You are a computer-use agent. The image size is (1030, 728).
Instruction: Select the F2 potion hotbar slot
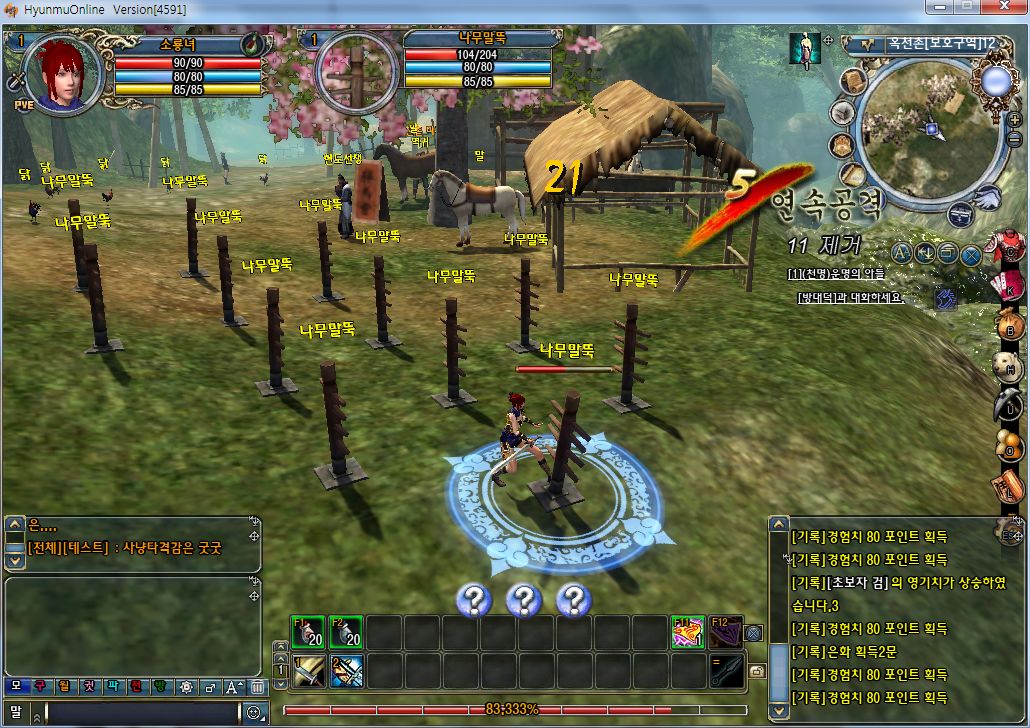[x=344, y=632]
